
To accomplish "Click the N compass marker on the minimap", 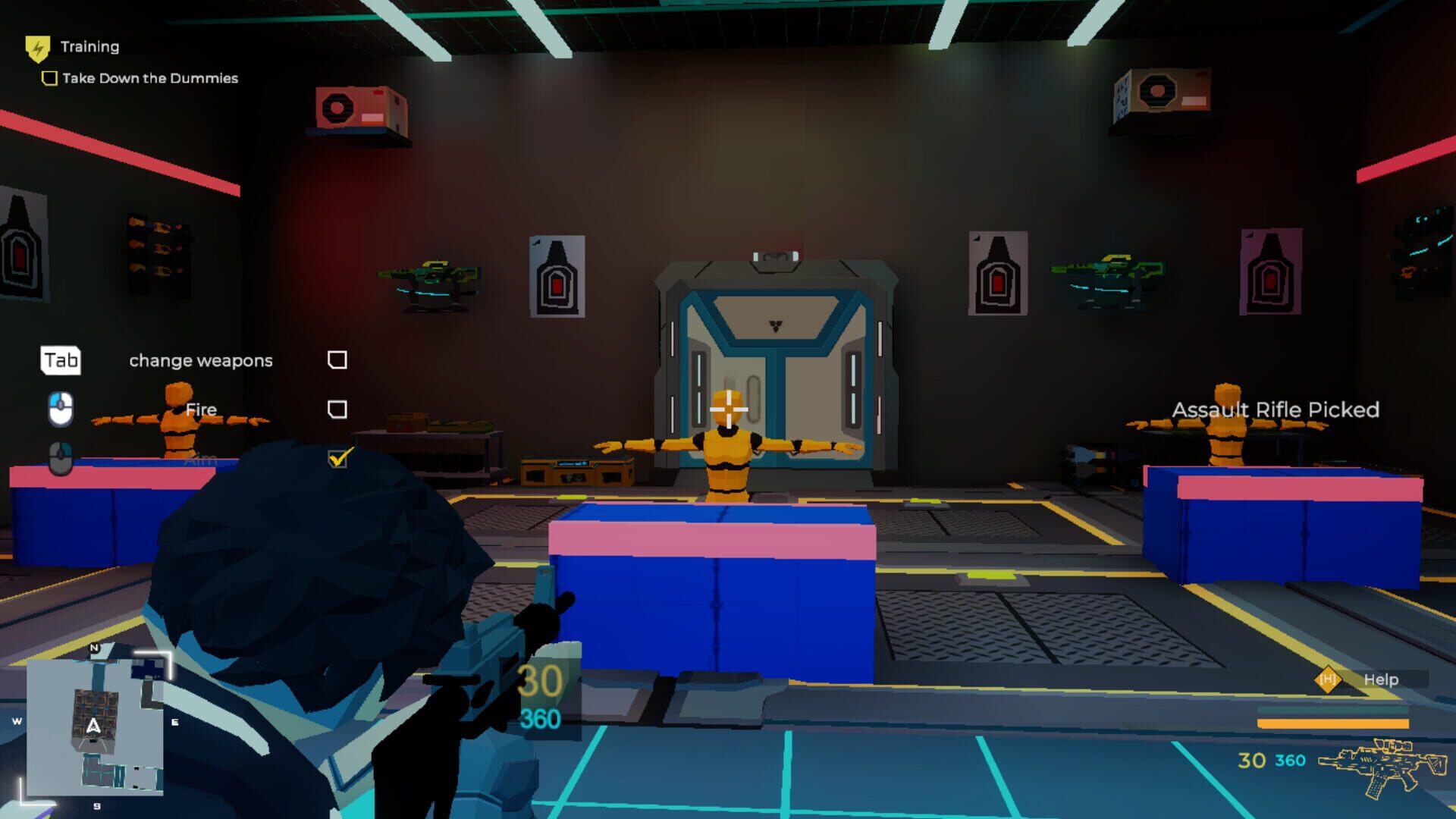I will click(94, 649).
